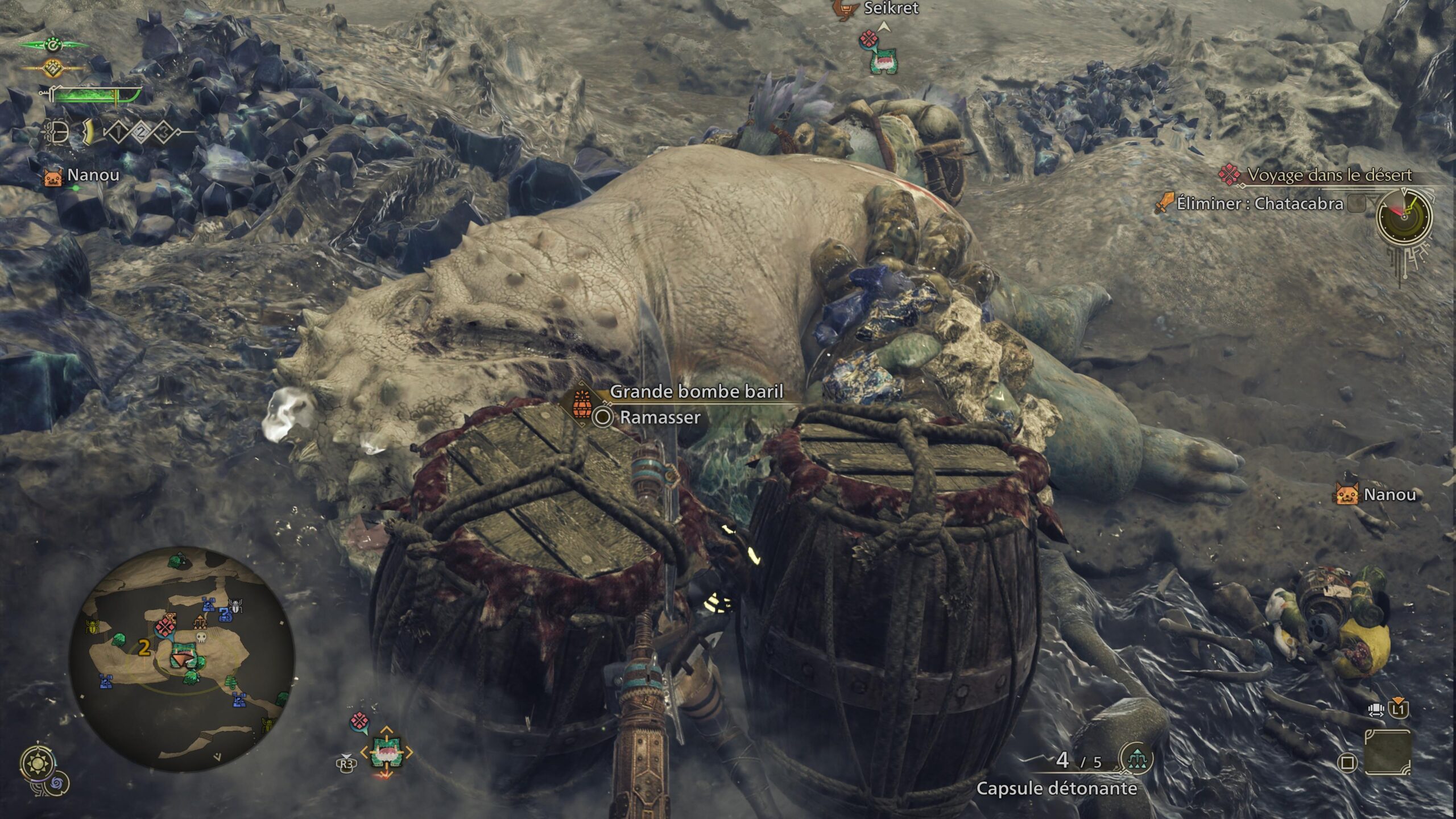This screenshot has height=819, width=1456.
Task: Toggle equipment slot 3 diamond indicator
Action: point(163,132)
